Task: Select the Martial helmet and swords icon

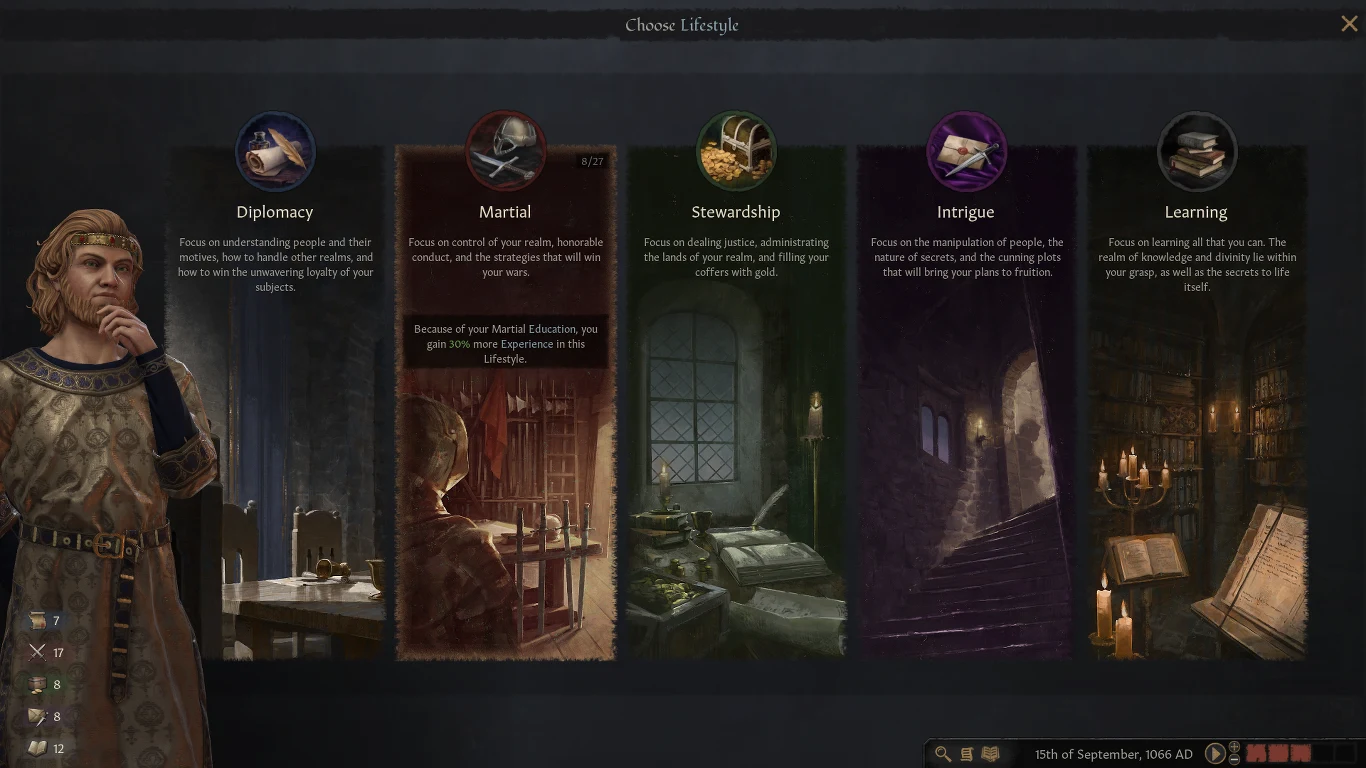Action: [x=505, y=151]
